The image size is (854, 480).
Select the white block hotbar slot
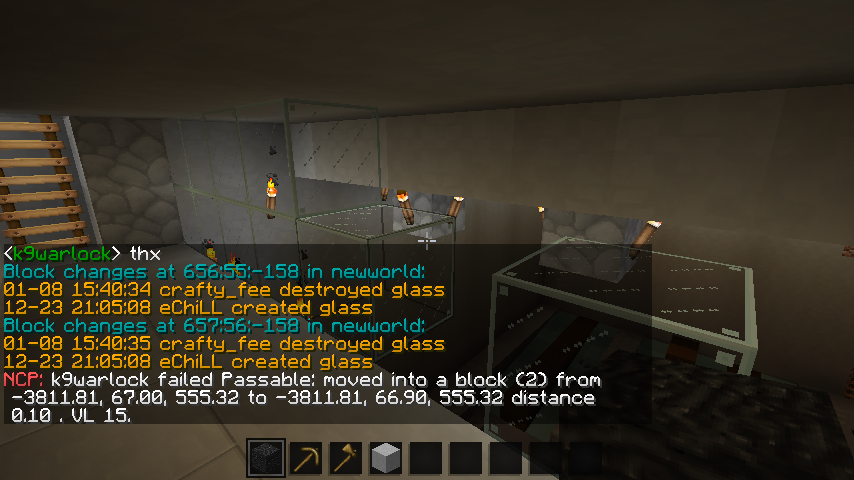click(x=386, y=459)
